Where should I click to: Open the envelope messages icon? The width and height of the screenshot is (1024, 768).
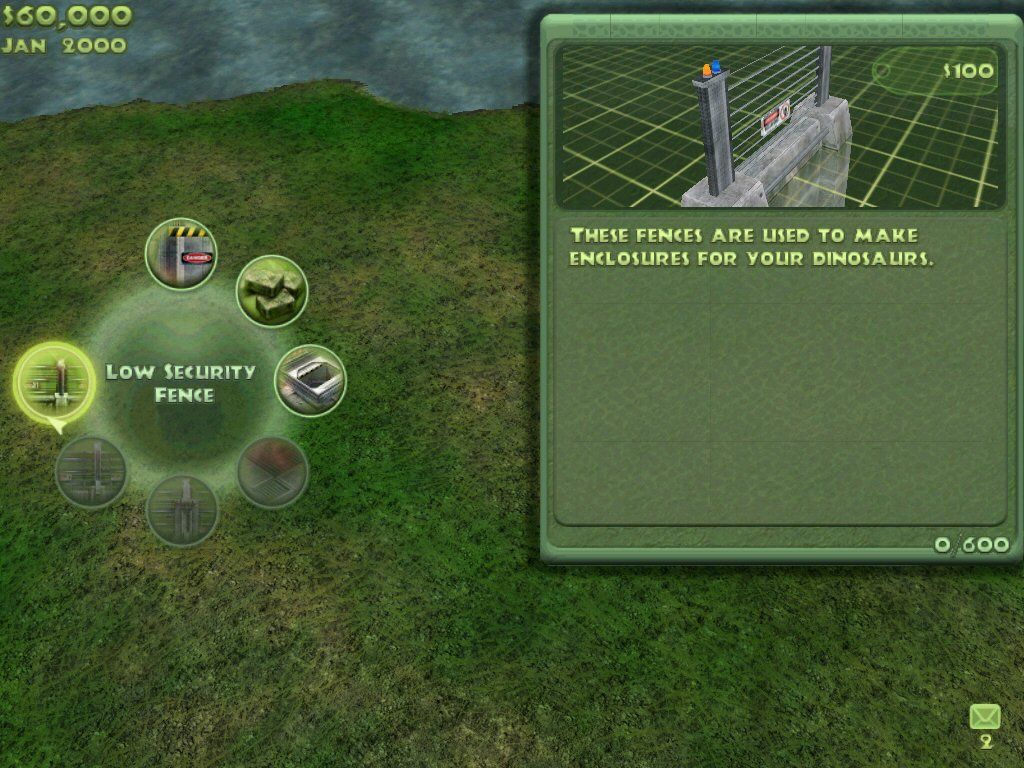(x=985, y=717)
